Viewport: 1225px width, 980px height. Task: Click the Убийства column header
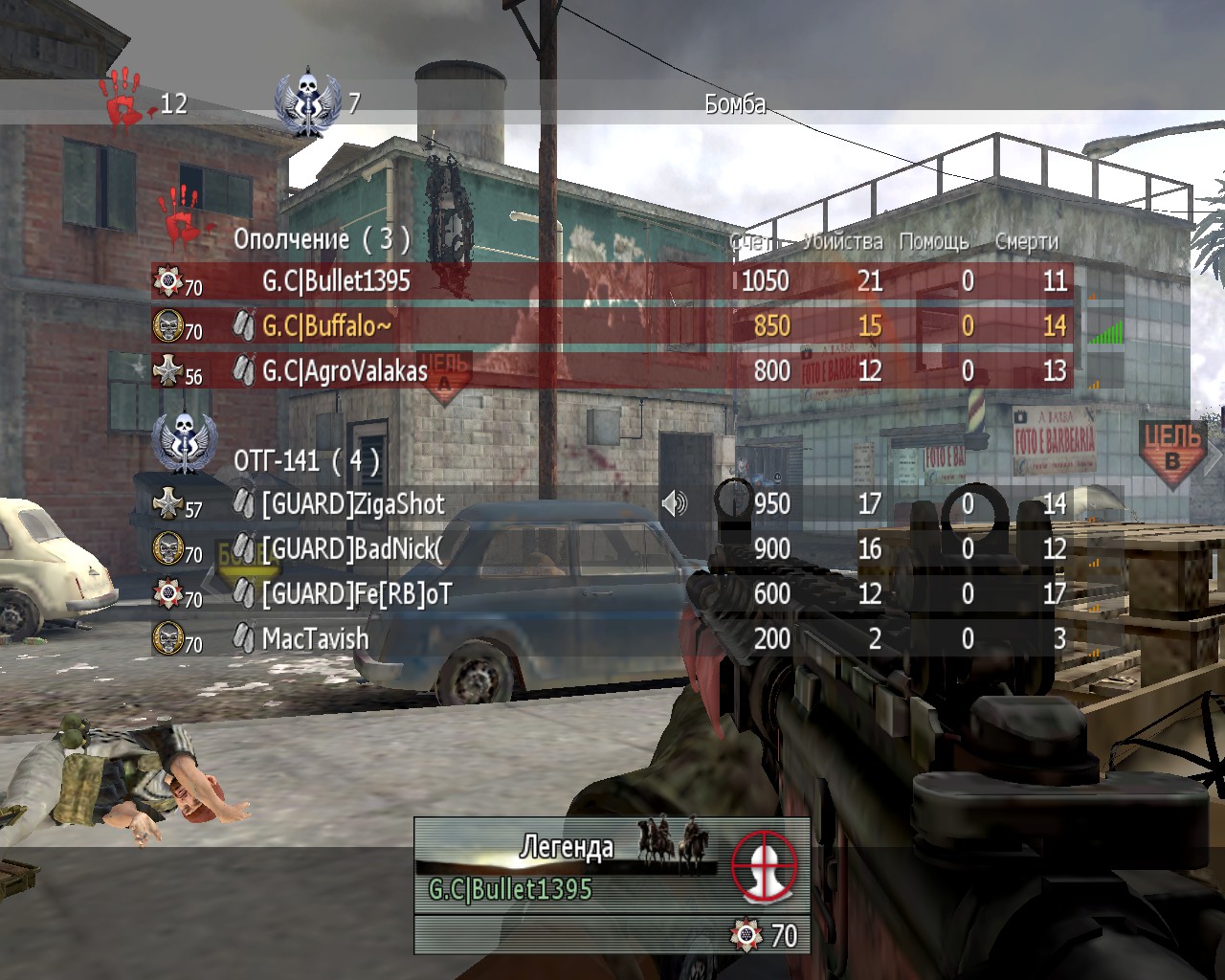tap(842, 242)
